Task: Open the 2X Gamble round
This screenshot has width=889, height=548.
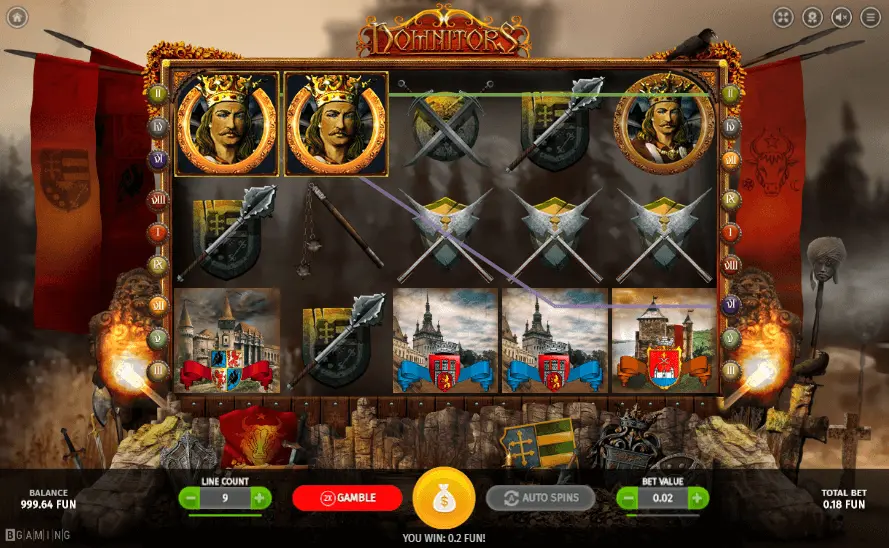Action: [x=347, y=498]
